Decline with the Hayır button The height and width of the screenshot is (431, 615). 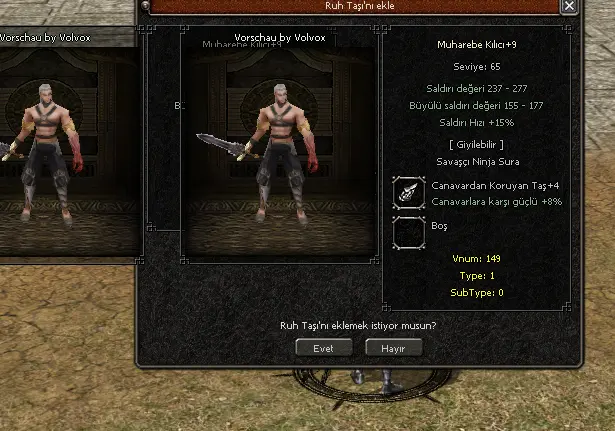click(393, 348)
